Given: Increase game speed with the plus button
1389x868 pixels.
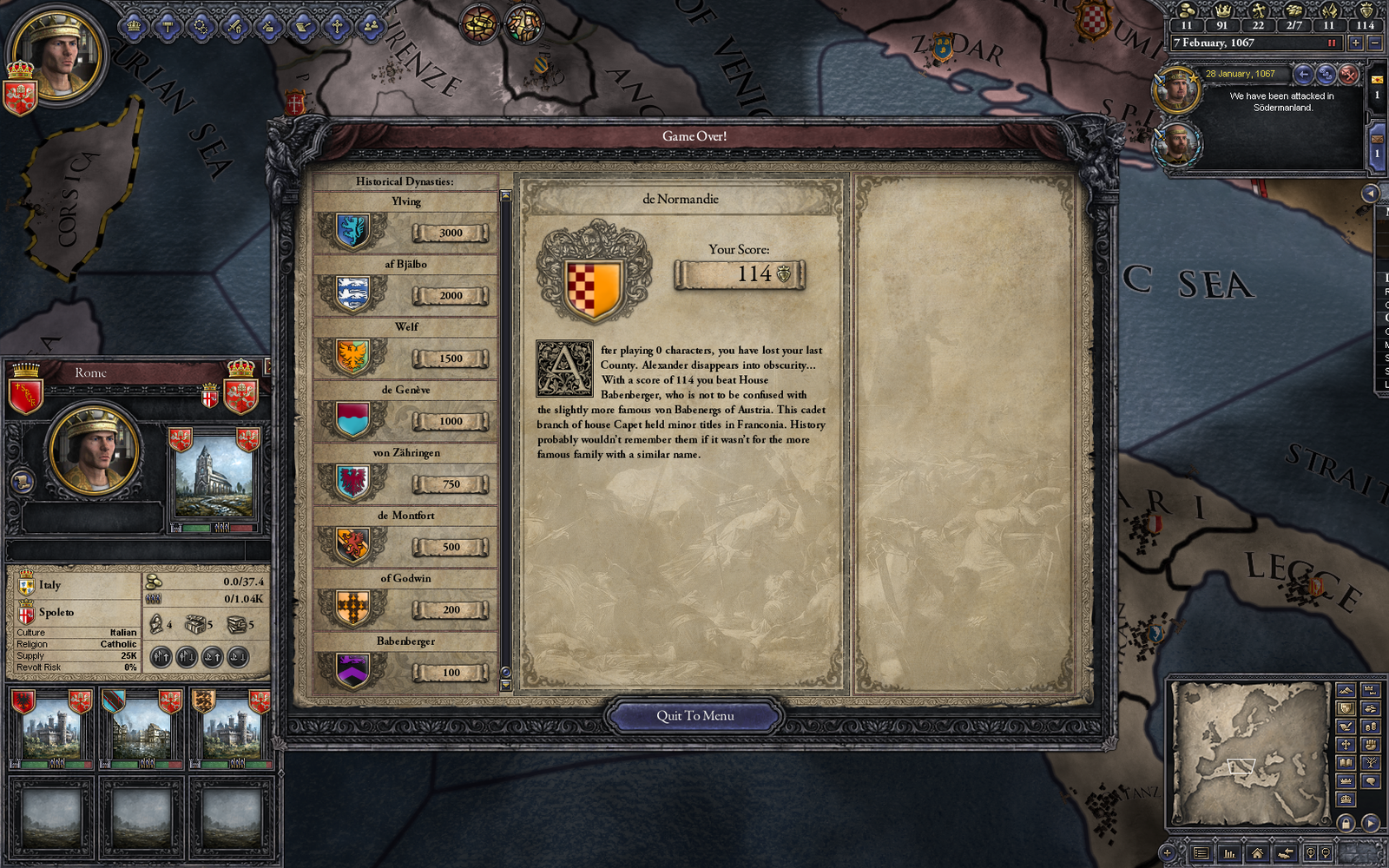Looking at the screenshot, I should (1356, 43).
